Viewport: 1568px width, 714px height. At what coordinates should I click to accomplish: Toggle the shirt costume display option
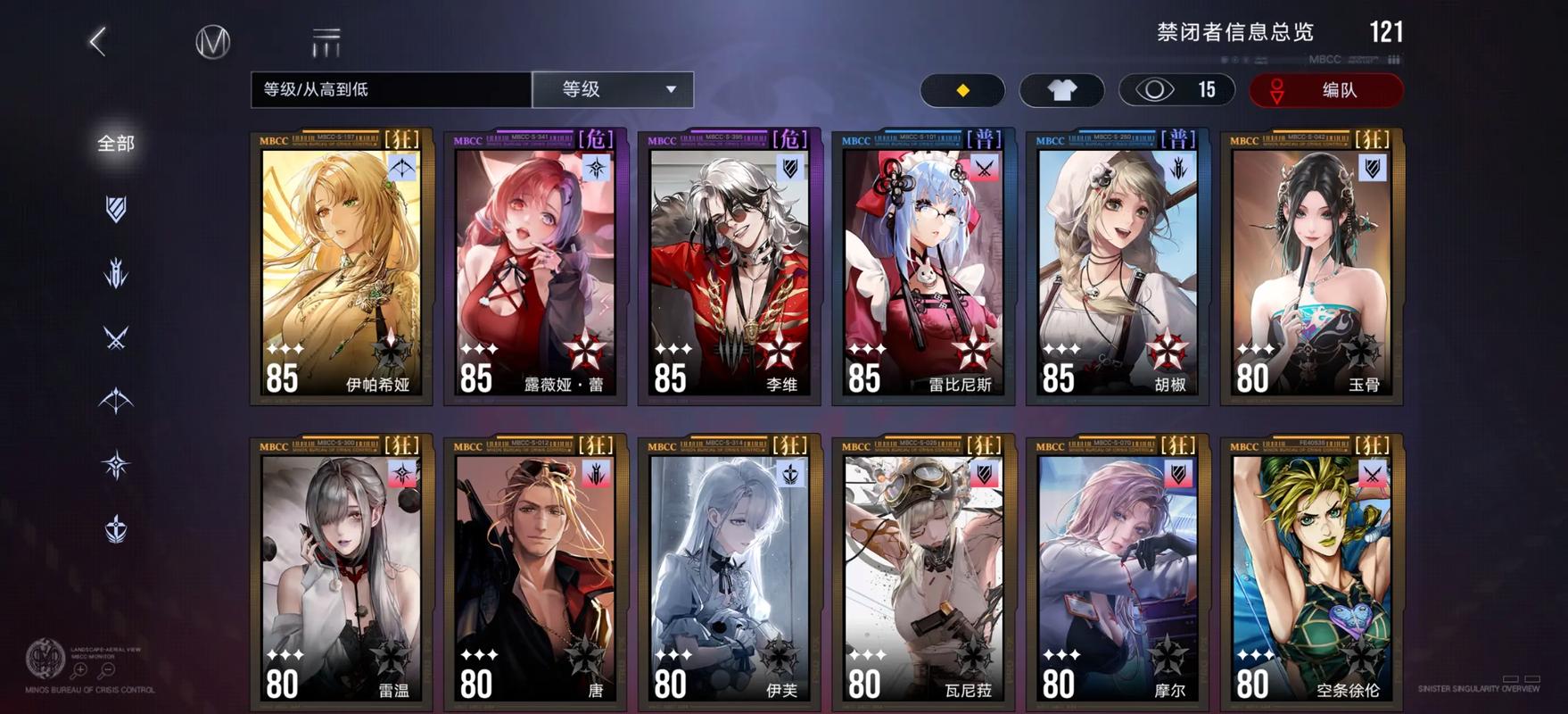1060,90
